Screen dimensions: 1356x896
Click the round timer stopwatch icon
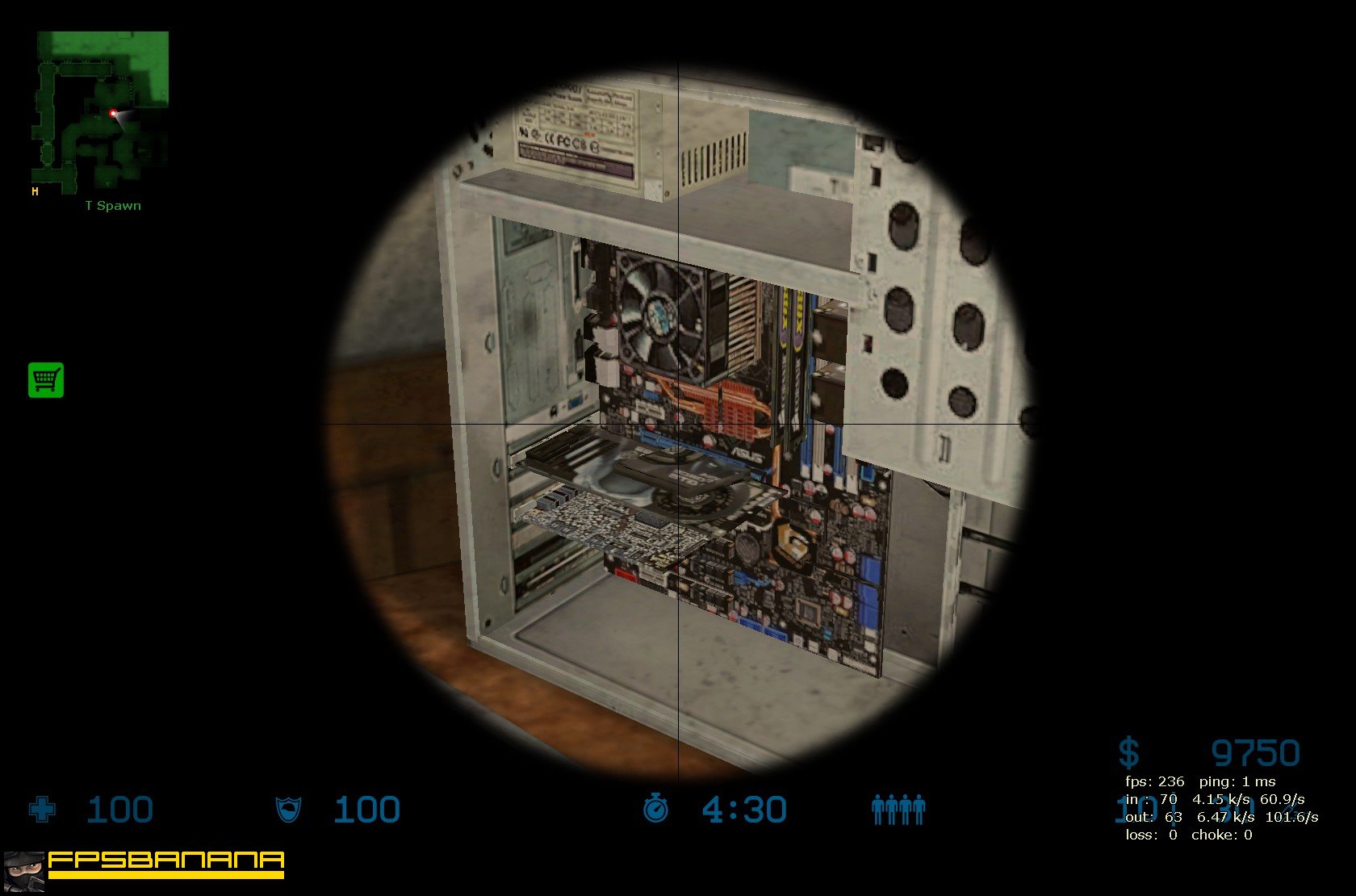655,808
